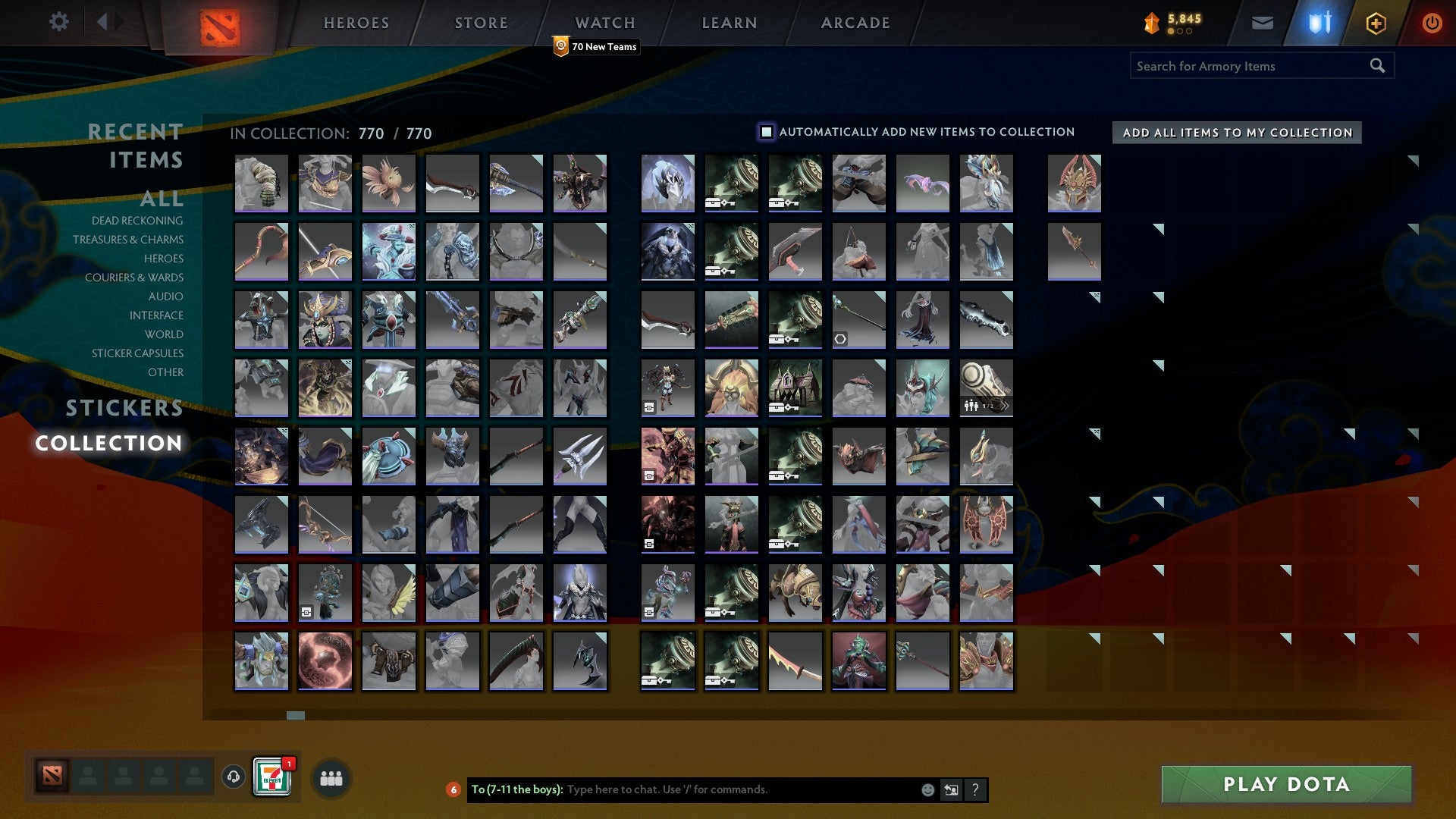
Task: Open the friends list icon
Action: click(x=331, y=777)
